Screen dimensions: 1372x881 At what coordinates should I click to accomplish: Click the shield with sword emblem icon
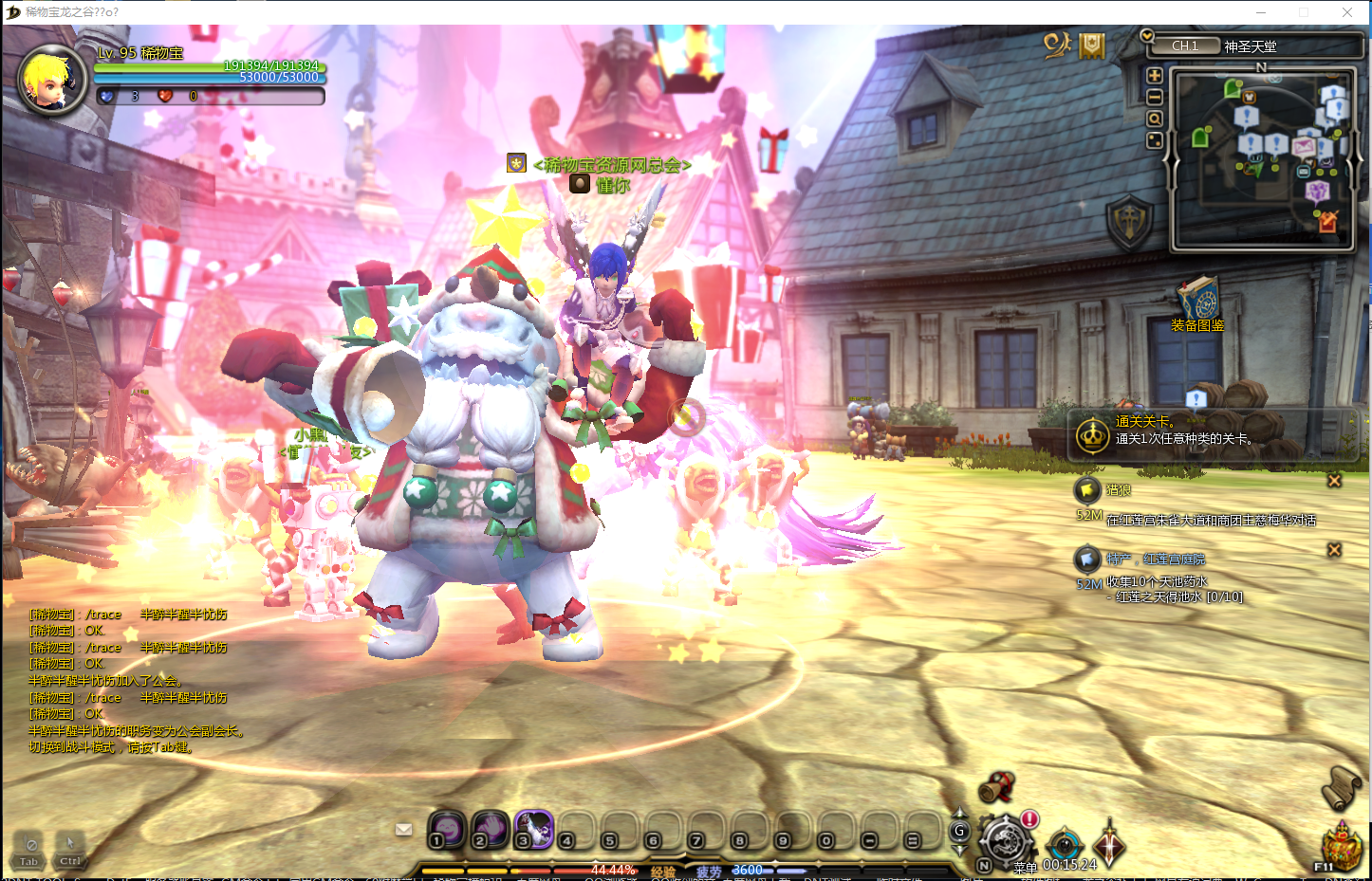pyautogui.click(x=1129, y=223)
